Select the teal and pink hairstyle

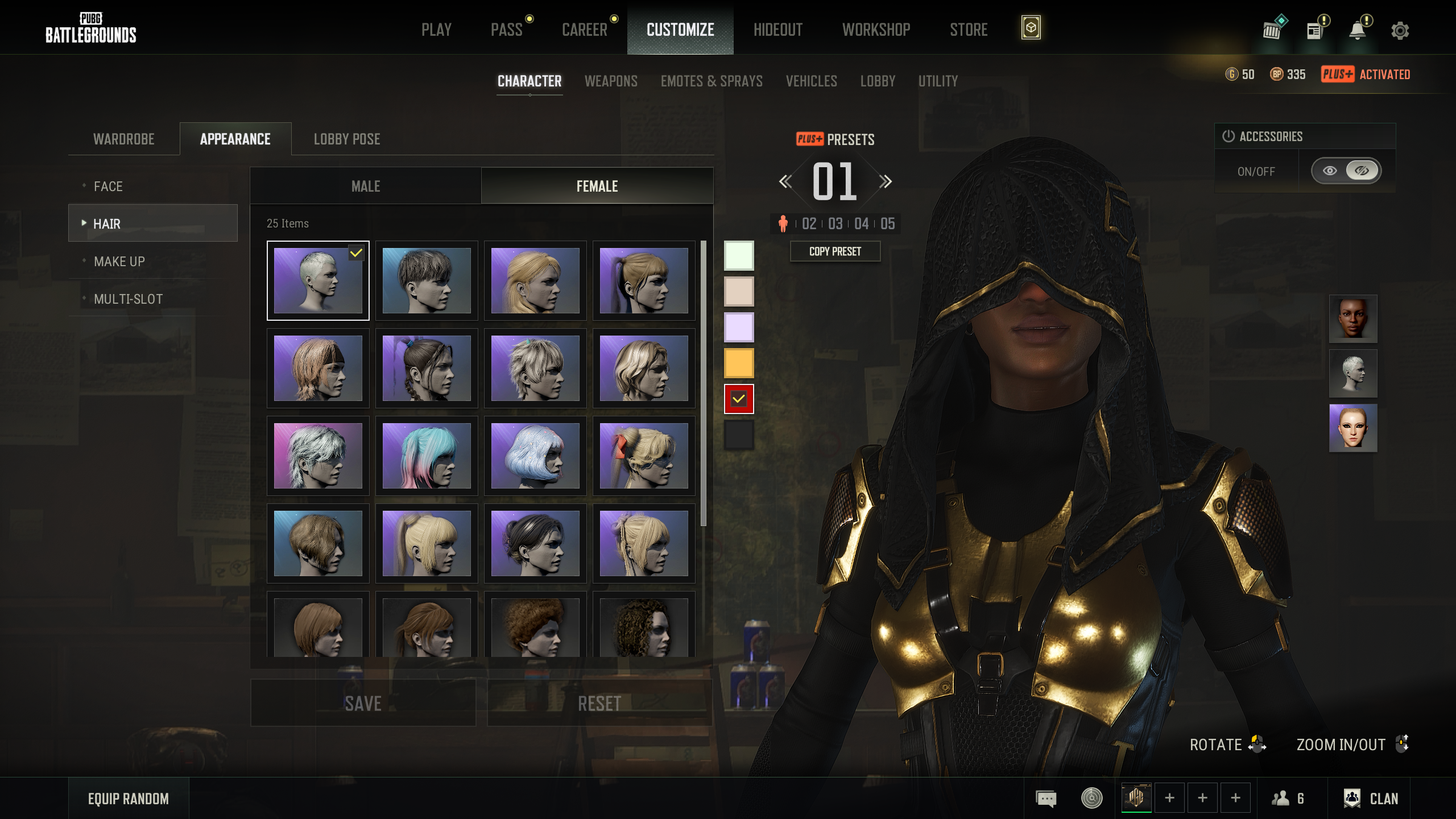(x=427, y=456)
